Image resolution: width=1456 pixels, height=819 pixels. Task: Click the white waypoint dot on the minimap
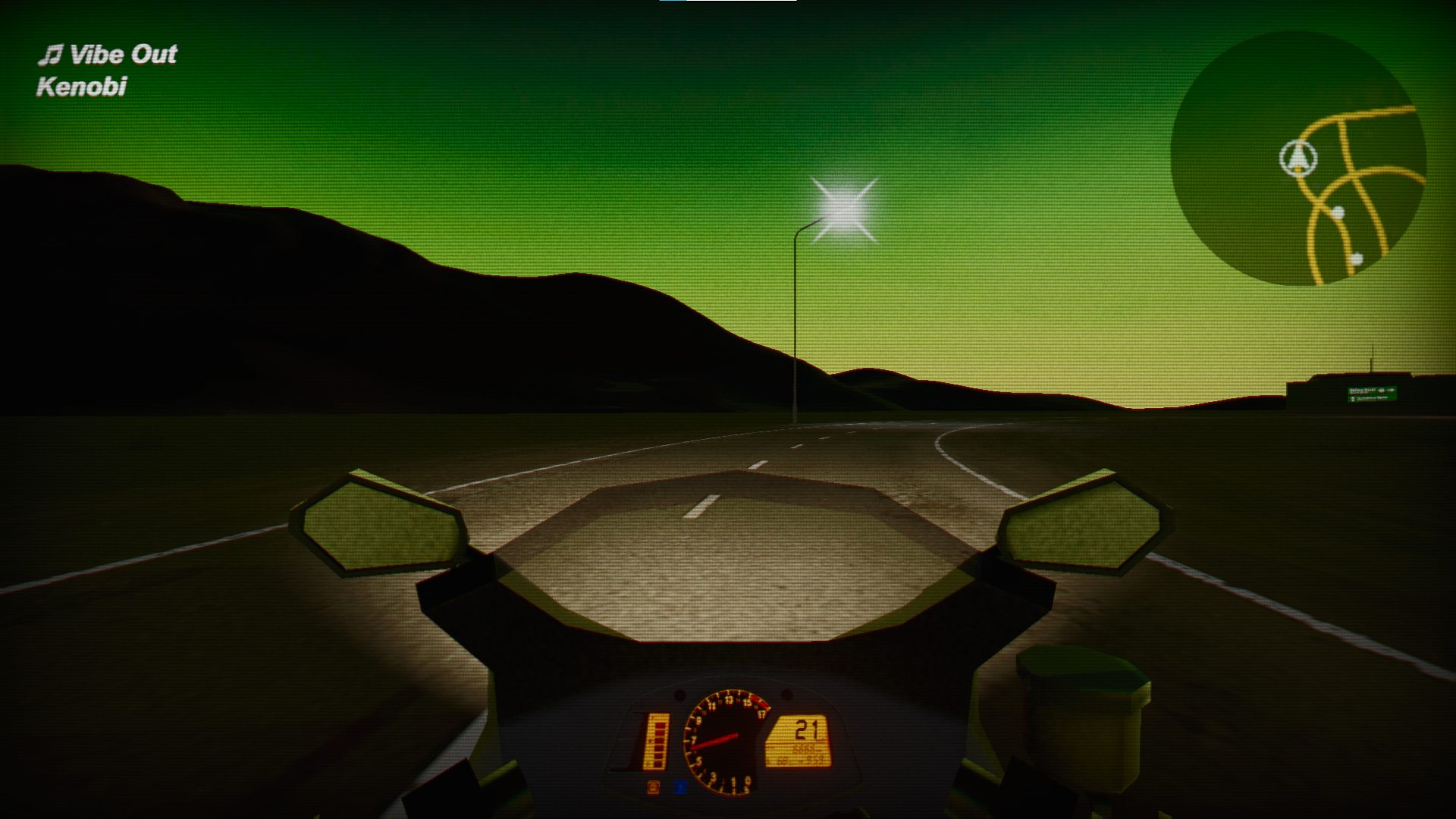[1338, 212]
